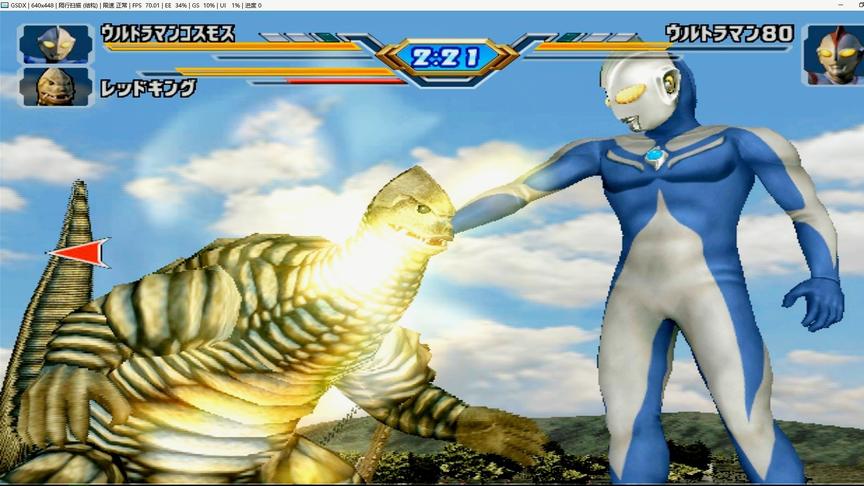Select the Ultraman 80 portrait
864x486 pixels.
[832, 54]
